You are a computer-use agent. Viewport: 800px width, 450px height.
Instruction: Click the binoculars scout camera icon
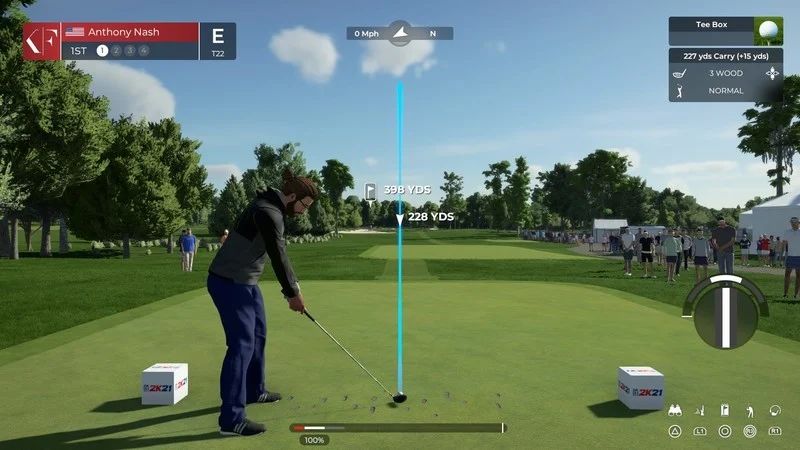click(x=675, y=411)
